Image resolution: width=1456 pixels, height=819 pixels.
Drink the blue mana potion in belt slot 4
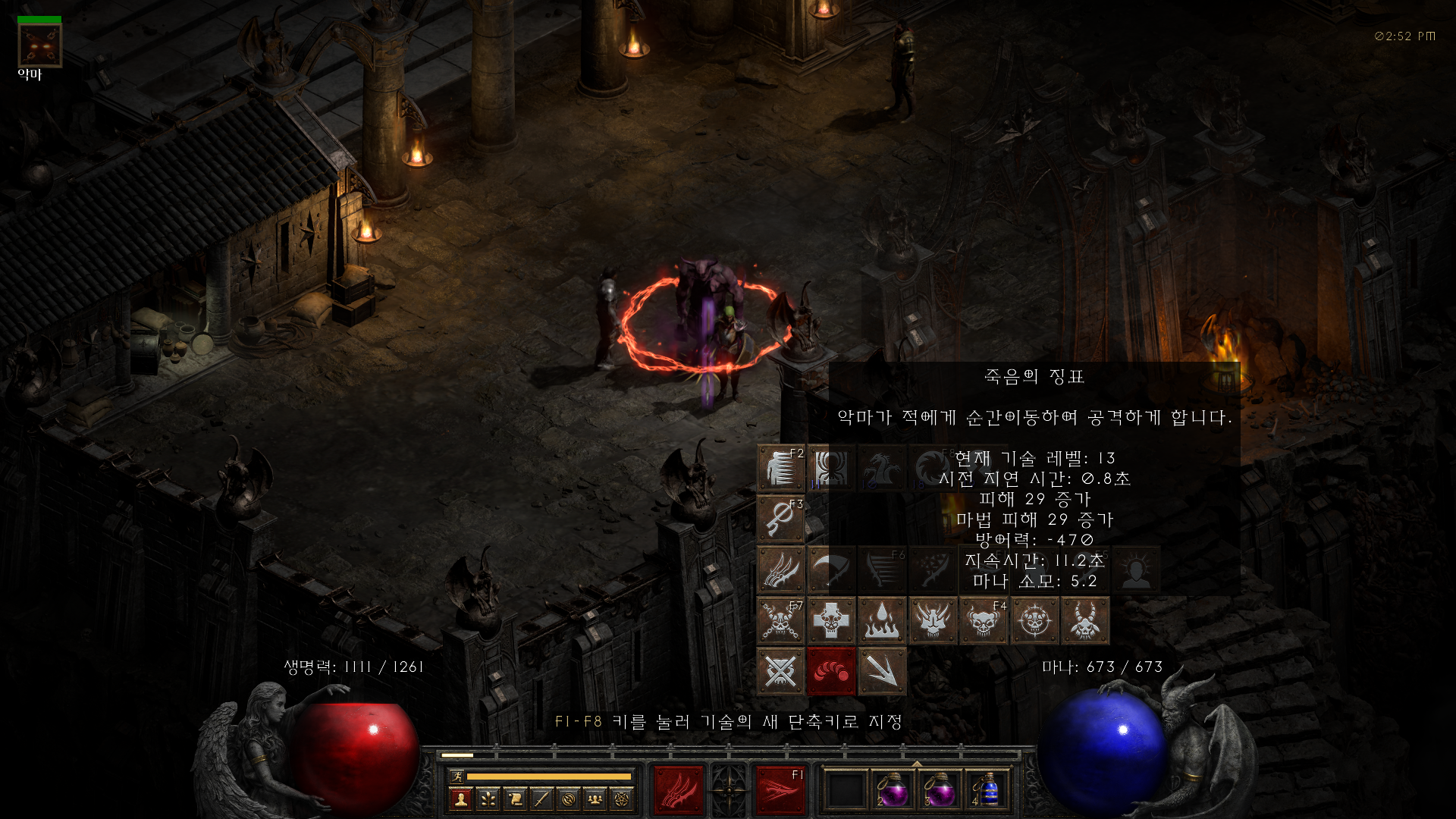[990, 791]
